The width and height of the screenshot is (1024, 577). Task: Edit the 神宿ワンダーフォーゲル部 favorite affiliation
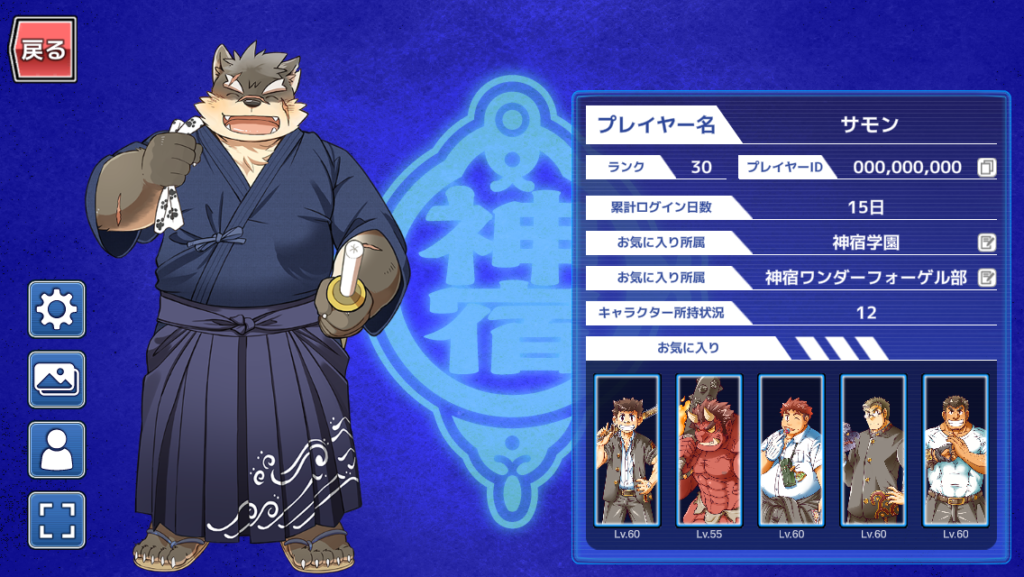986,277
